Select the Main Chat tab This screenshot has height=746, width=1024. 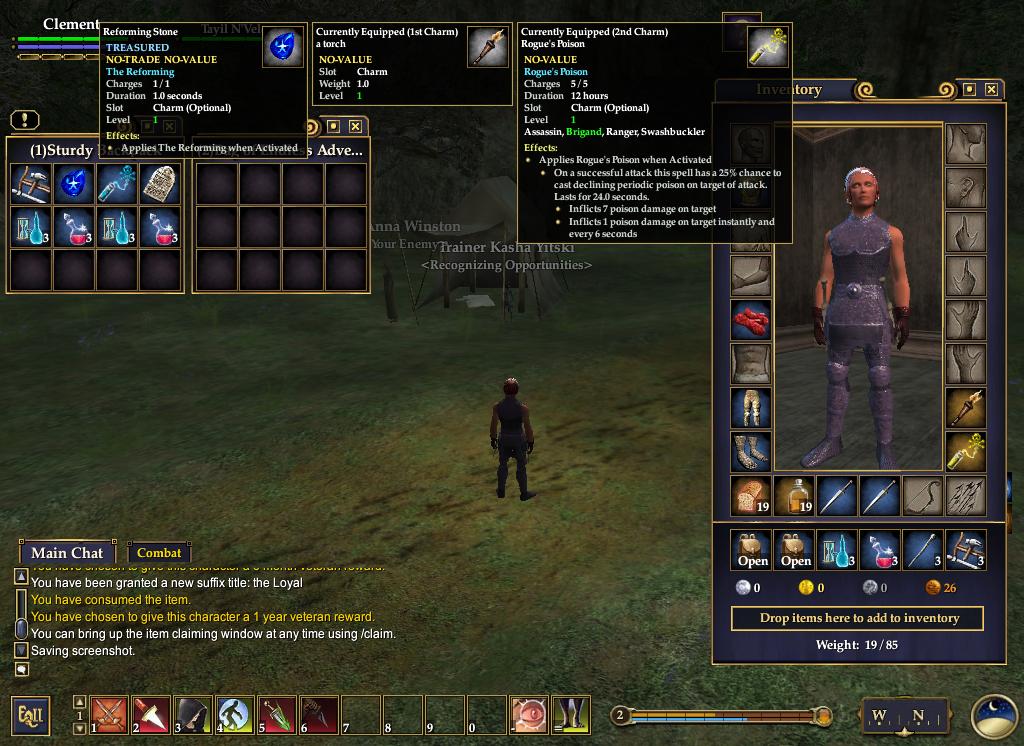[x=67, y=553]
